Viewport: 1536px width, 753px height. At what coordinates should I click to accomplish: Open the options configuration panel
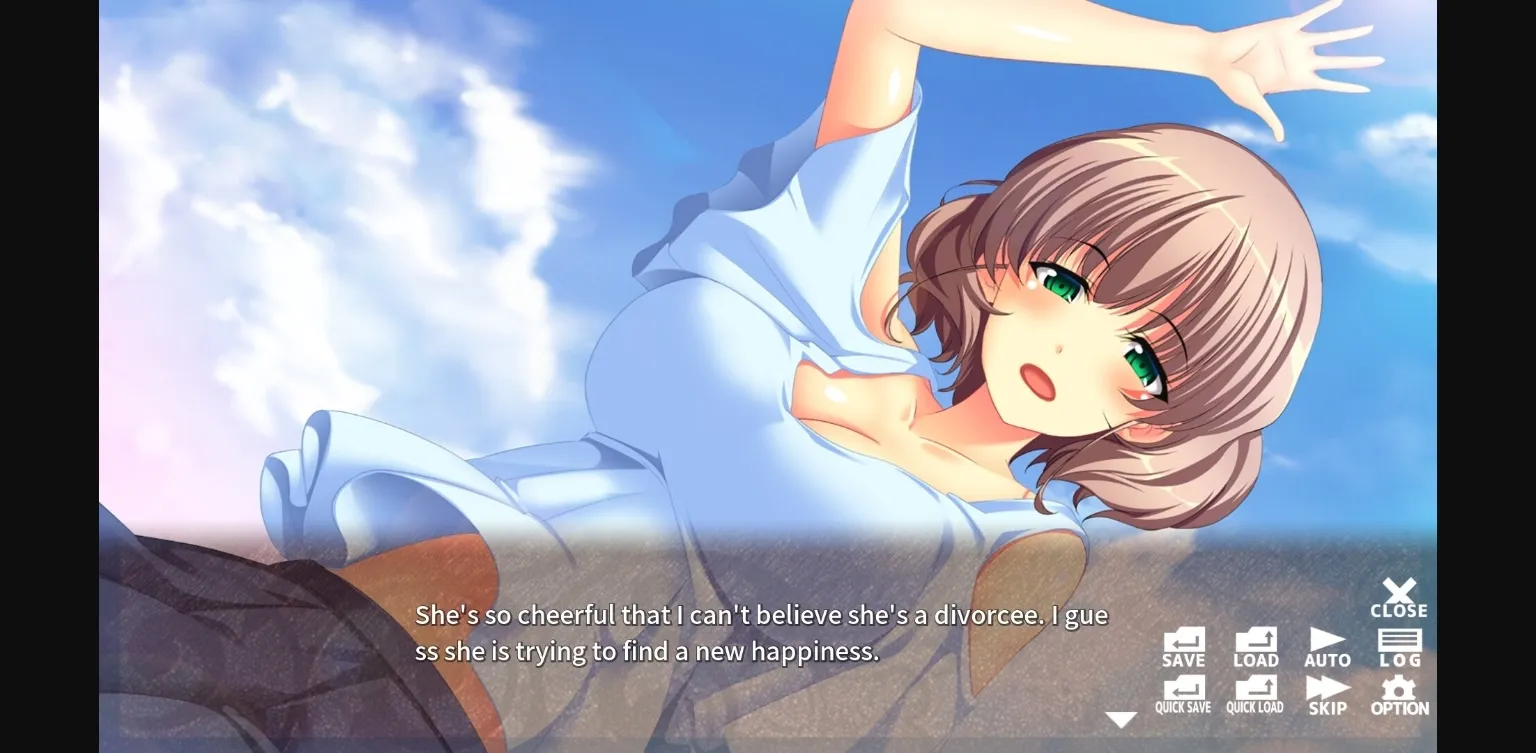click(1399, 692)
